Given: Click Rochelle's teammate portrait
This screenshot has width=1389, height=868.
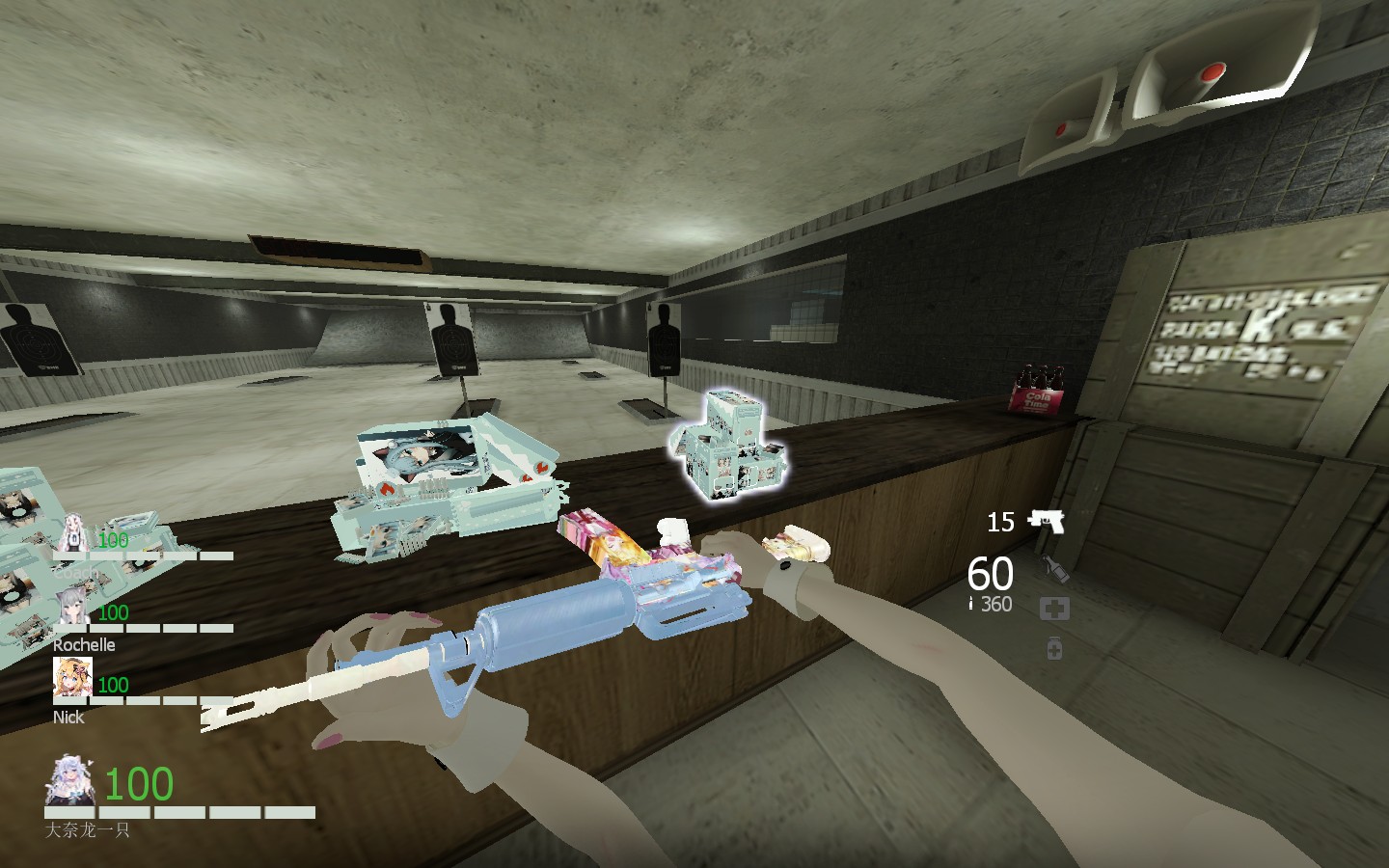Looking at the screenshot, I should pyautogui.click(x=72, y=608).
